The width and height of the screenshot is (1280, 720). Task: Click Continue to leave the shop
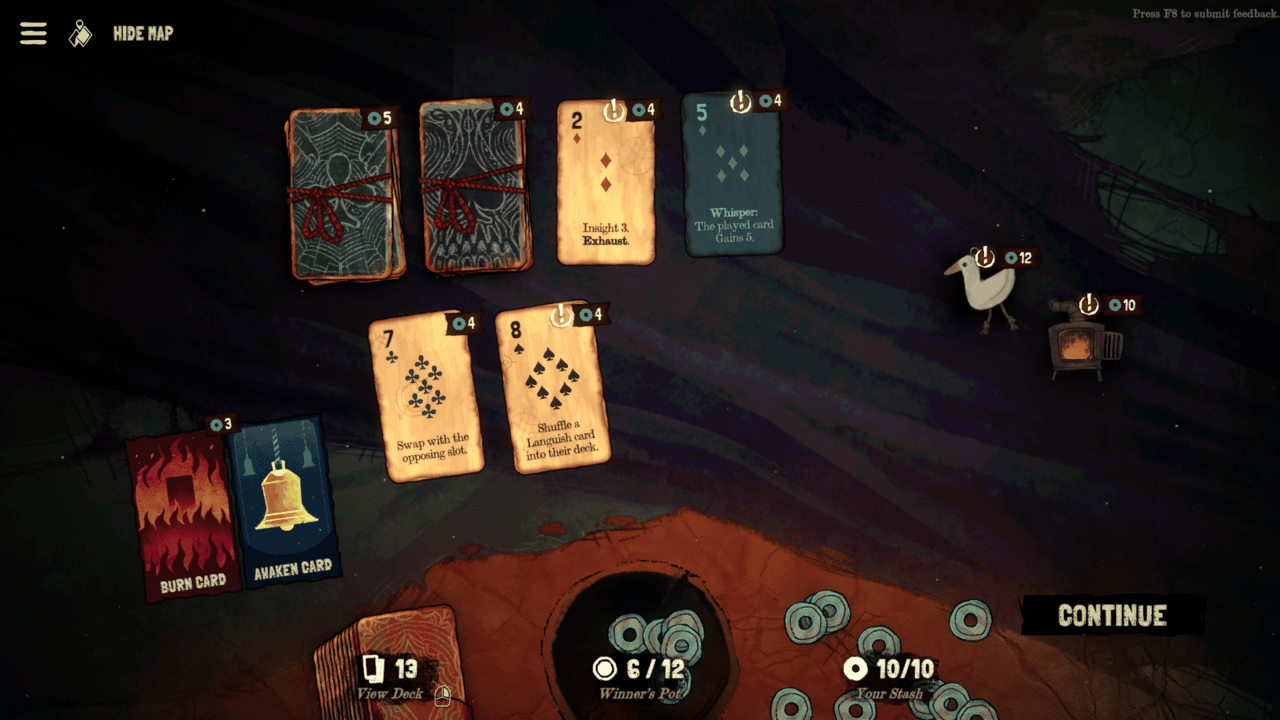click(1112, 616)
